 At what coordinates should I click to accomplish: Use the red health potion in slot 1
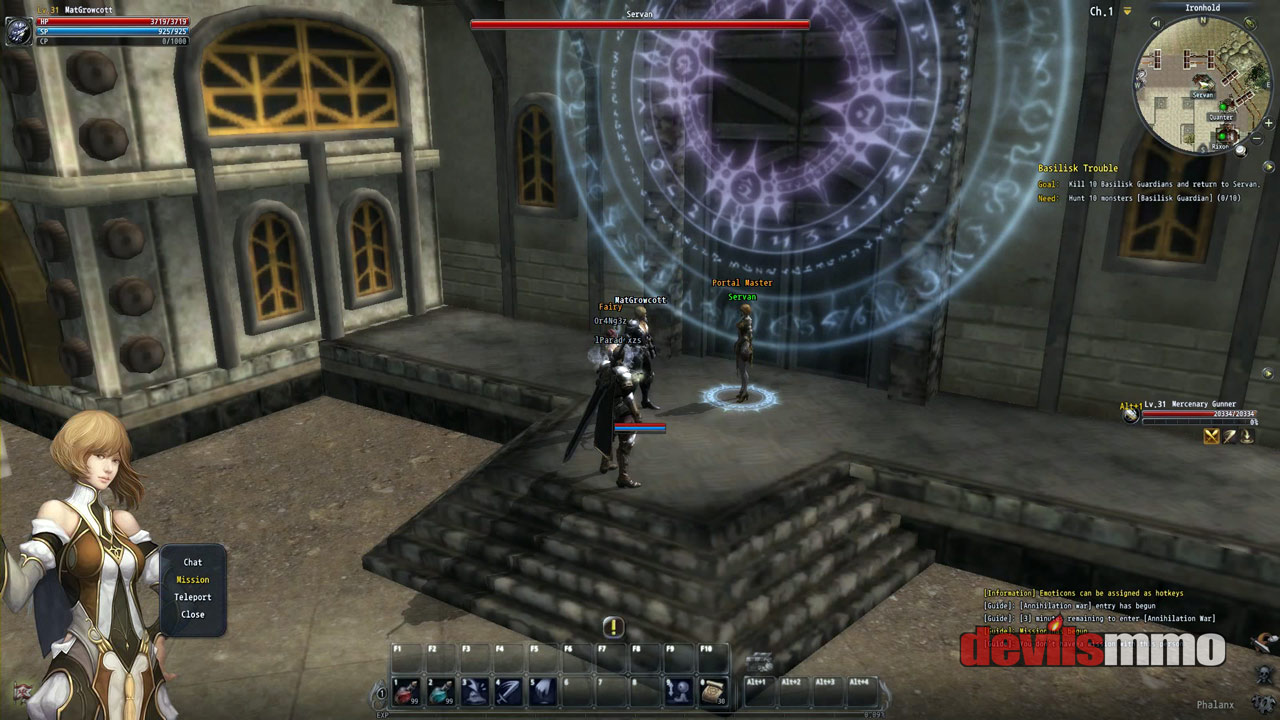(x=406, y=691)
